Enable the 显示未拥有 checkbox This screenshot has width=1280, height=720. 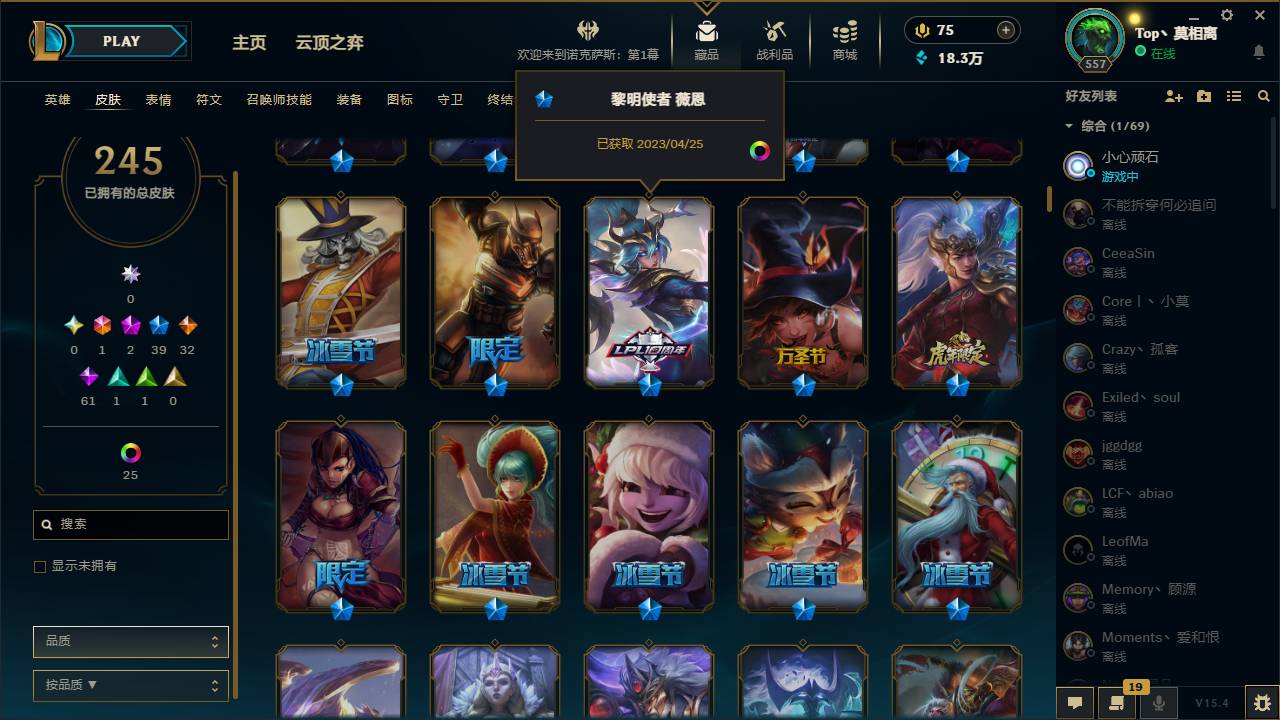[x=39, y=566]
